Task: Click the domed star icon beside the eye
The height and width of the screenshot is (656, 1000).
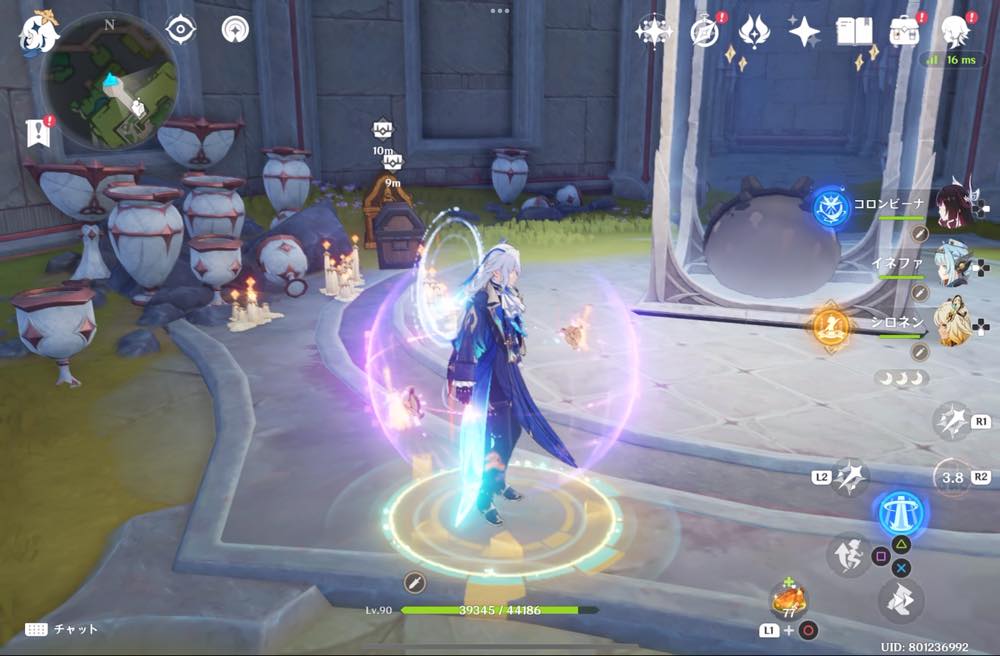Action: click(235, 30)
